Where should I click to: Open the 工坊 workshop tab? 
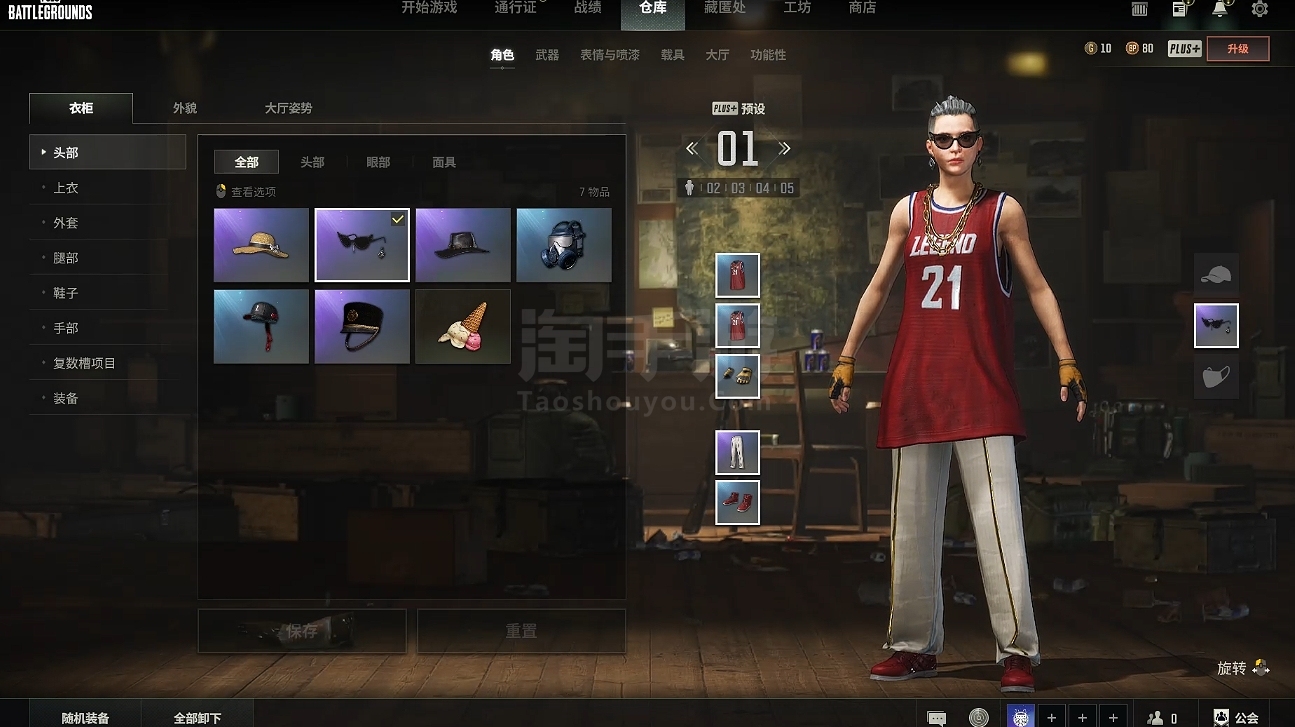point(797,8)
